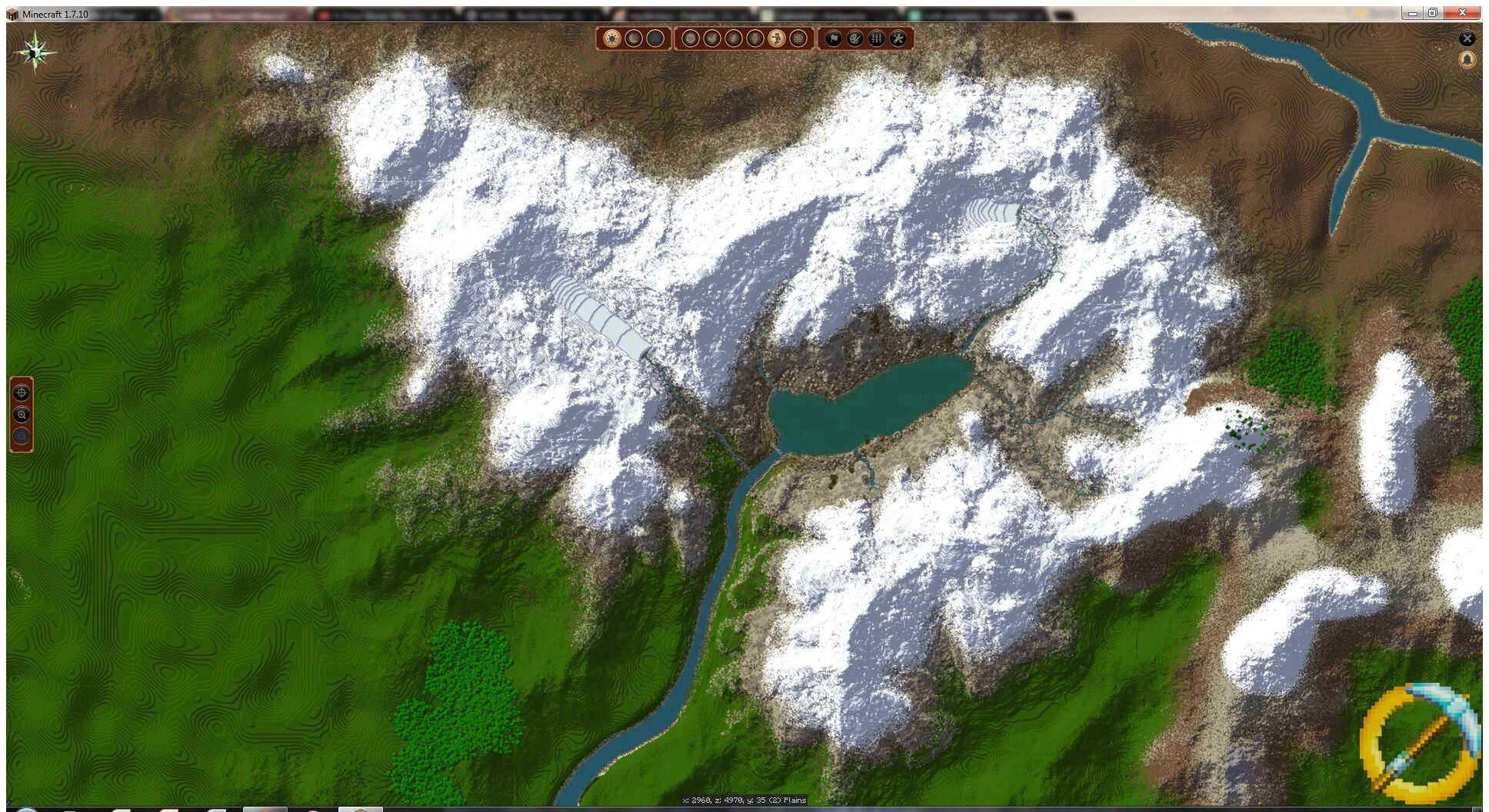Switch to the night map view
This screenshot has width=1489, height=812.
[x=635, y=38]
